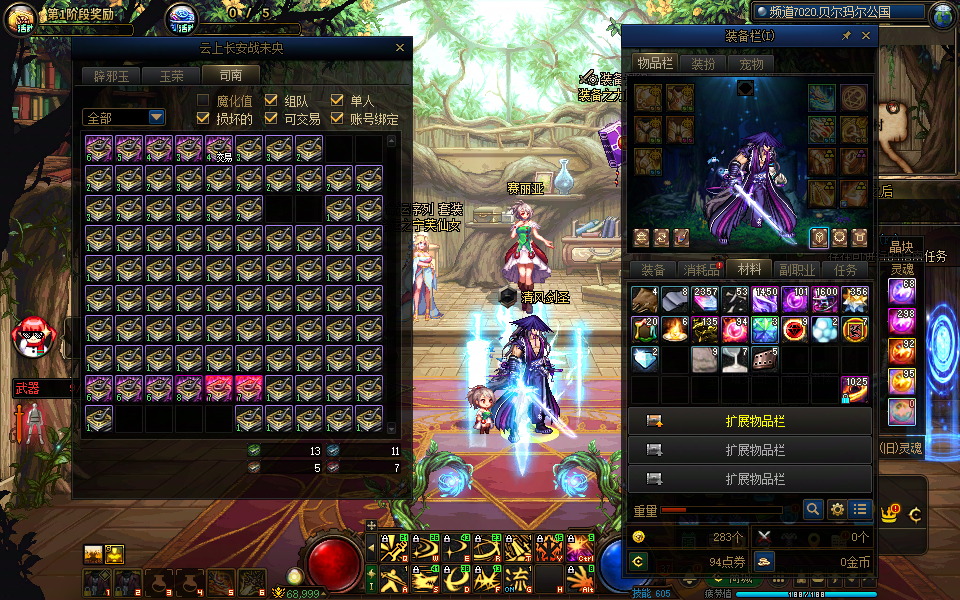Close the 云上长安战未央 window
Screen dimensions: 960x600
click(x=400, y=47)
